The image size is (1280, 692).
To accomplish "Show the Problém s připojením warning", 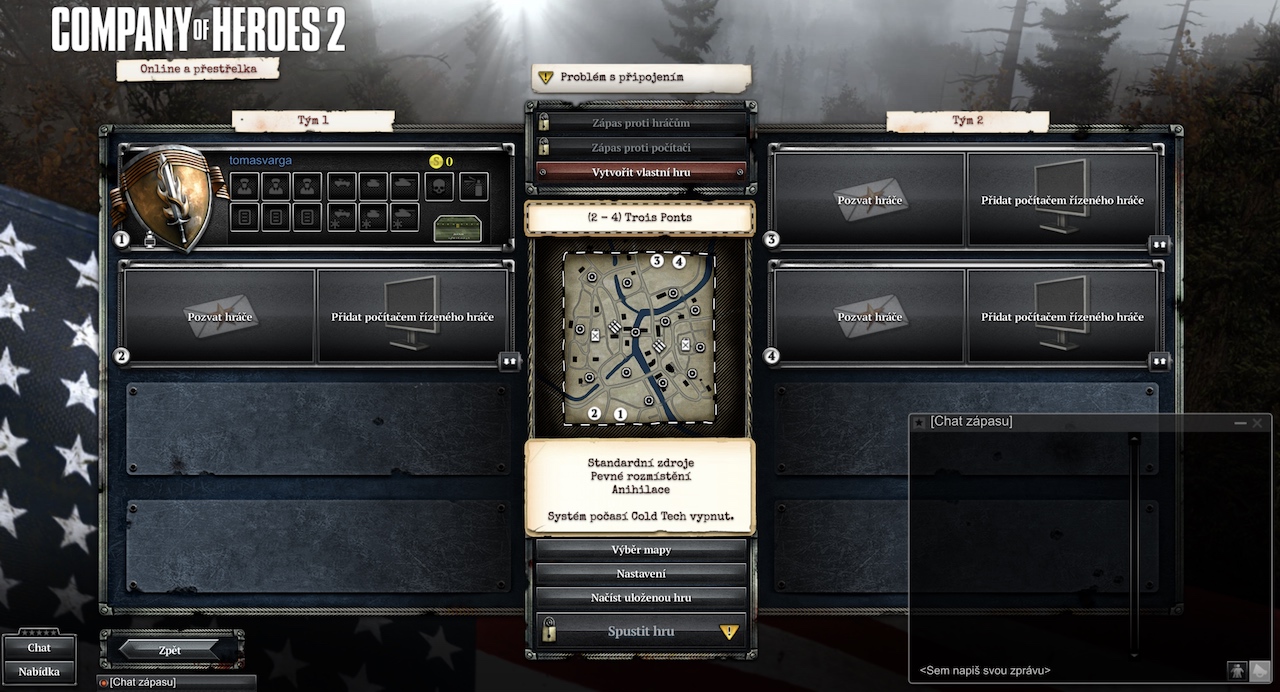I will click(641, 78).
